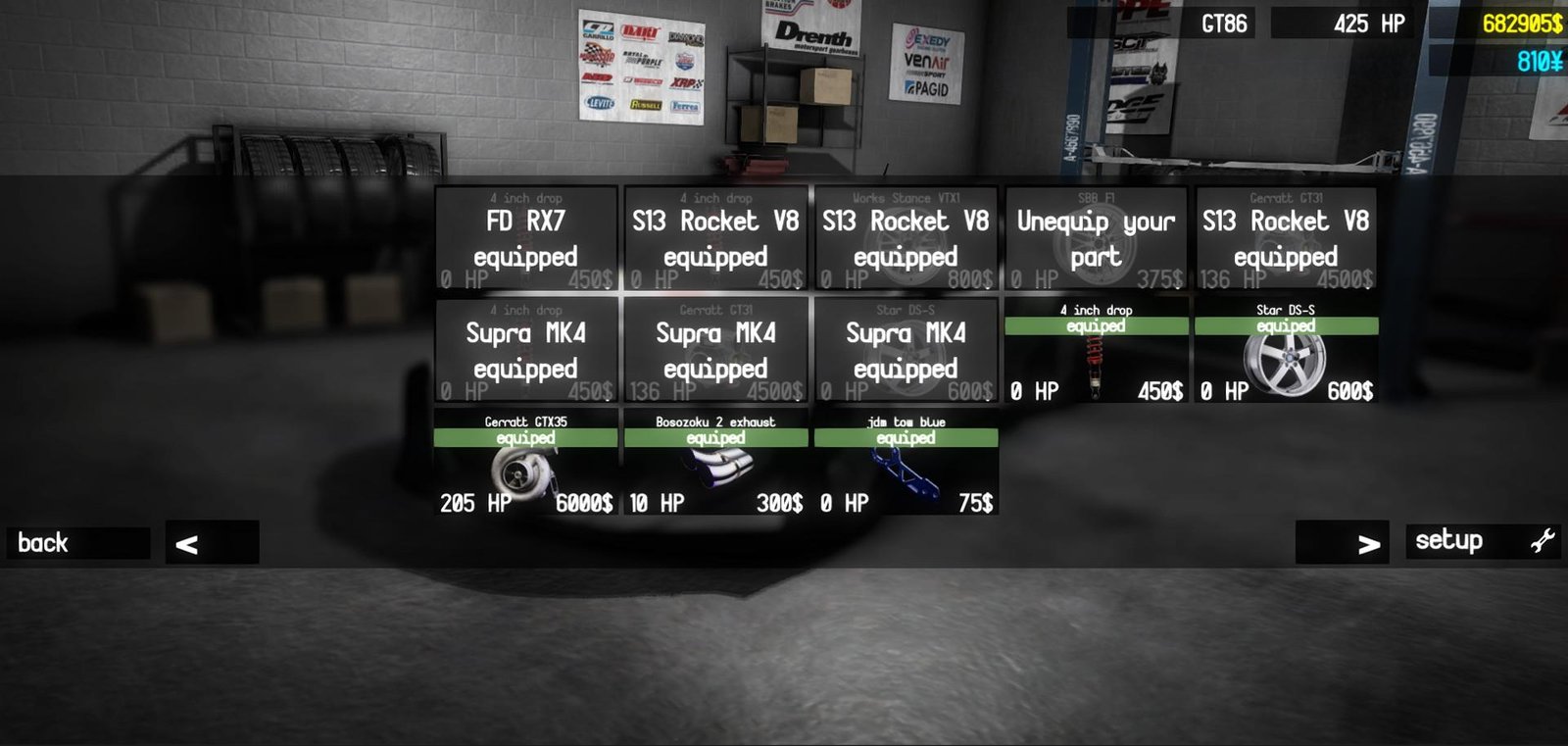This screenshot has height=746, width=1568.
Task: Choose the Bosozoku 2 exhaust tile
Action: pyautogui.click(x=716, y=463)
